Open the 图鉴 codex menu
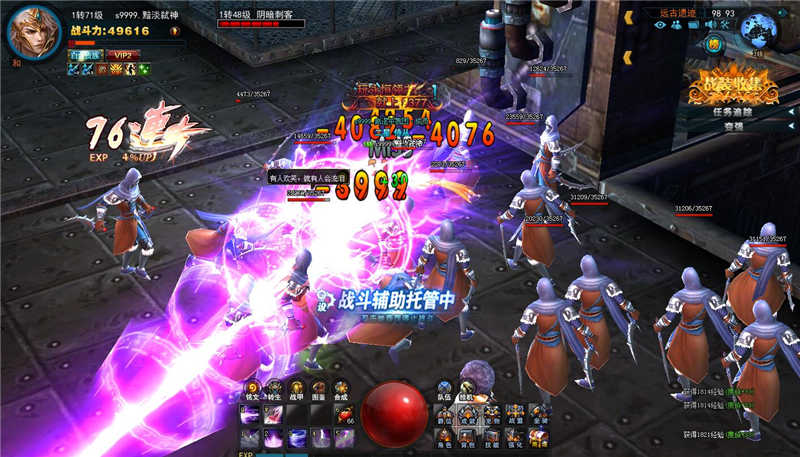Screen dimensions: 800x457 320,388
